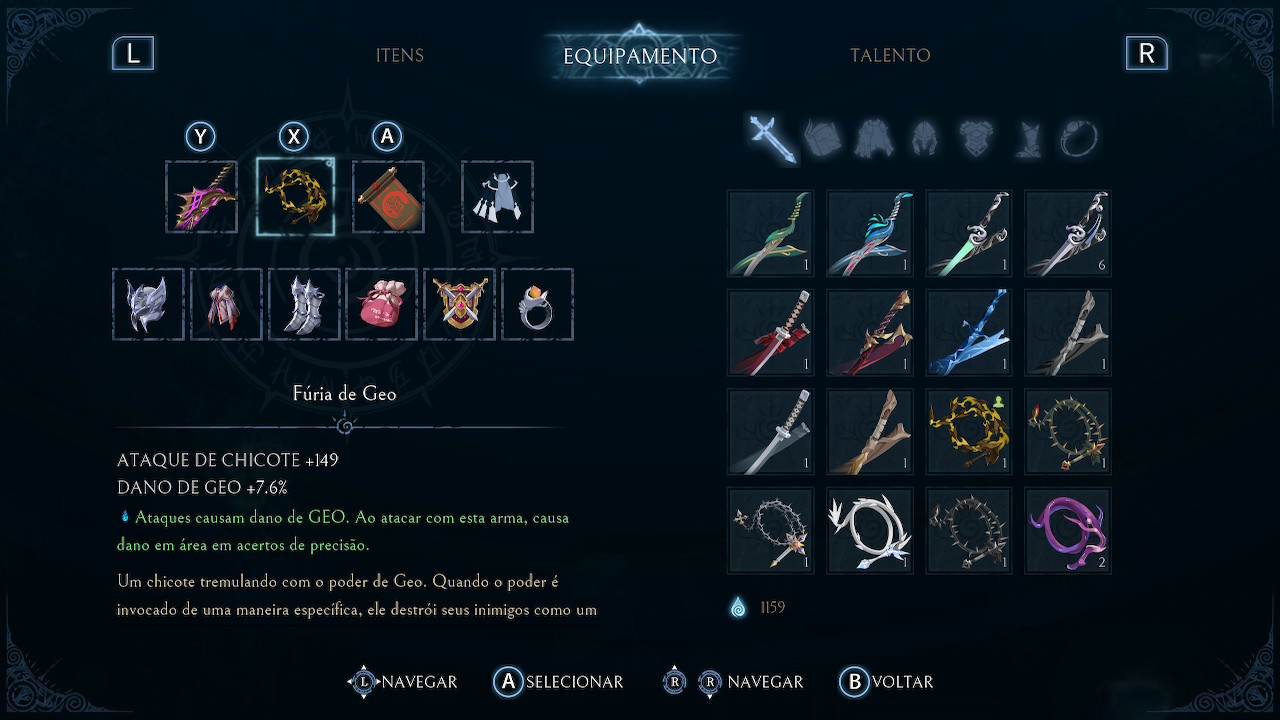Filter inventory by ring category
The image size is (1280, 720).
[x=1079, y=138]
